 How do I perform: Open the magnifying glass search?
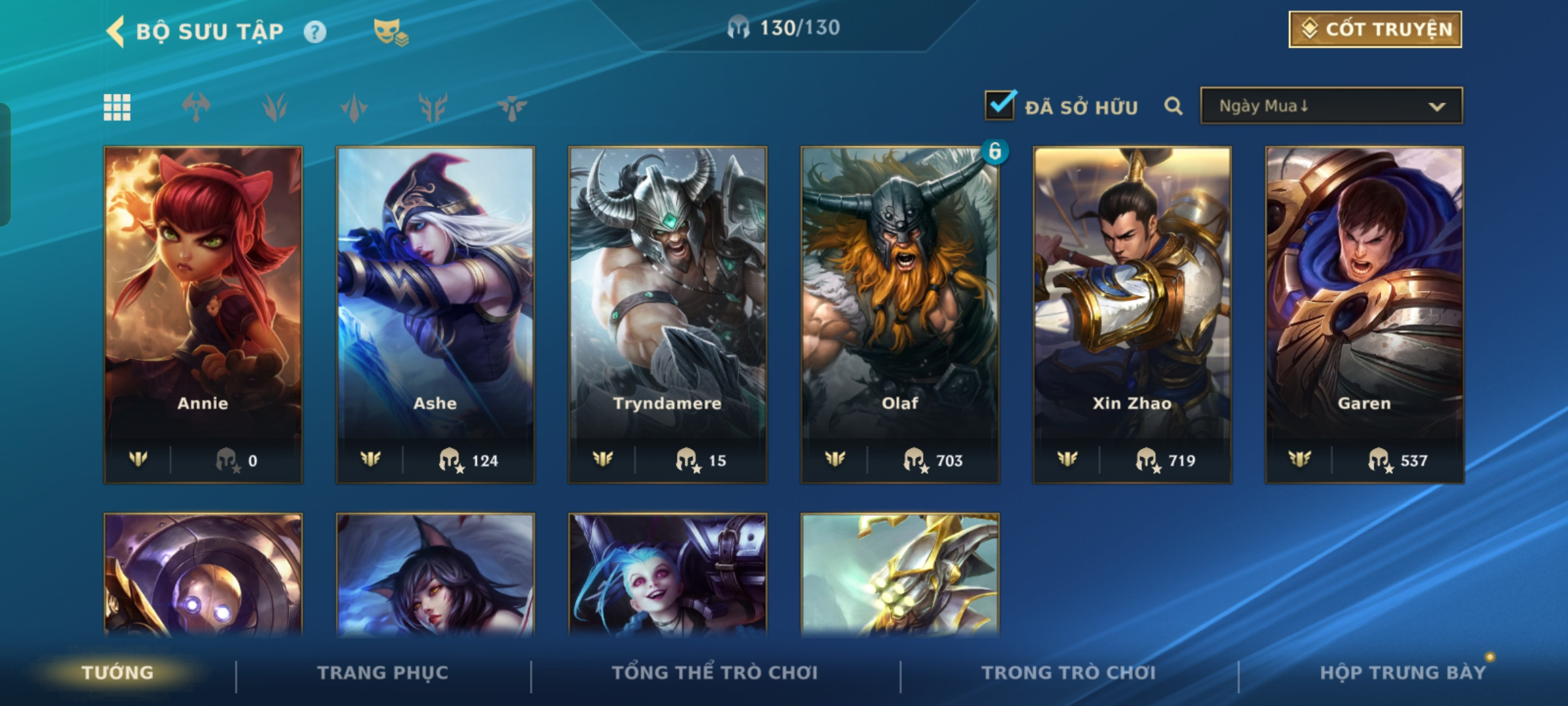(x=1173, y=106)
